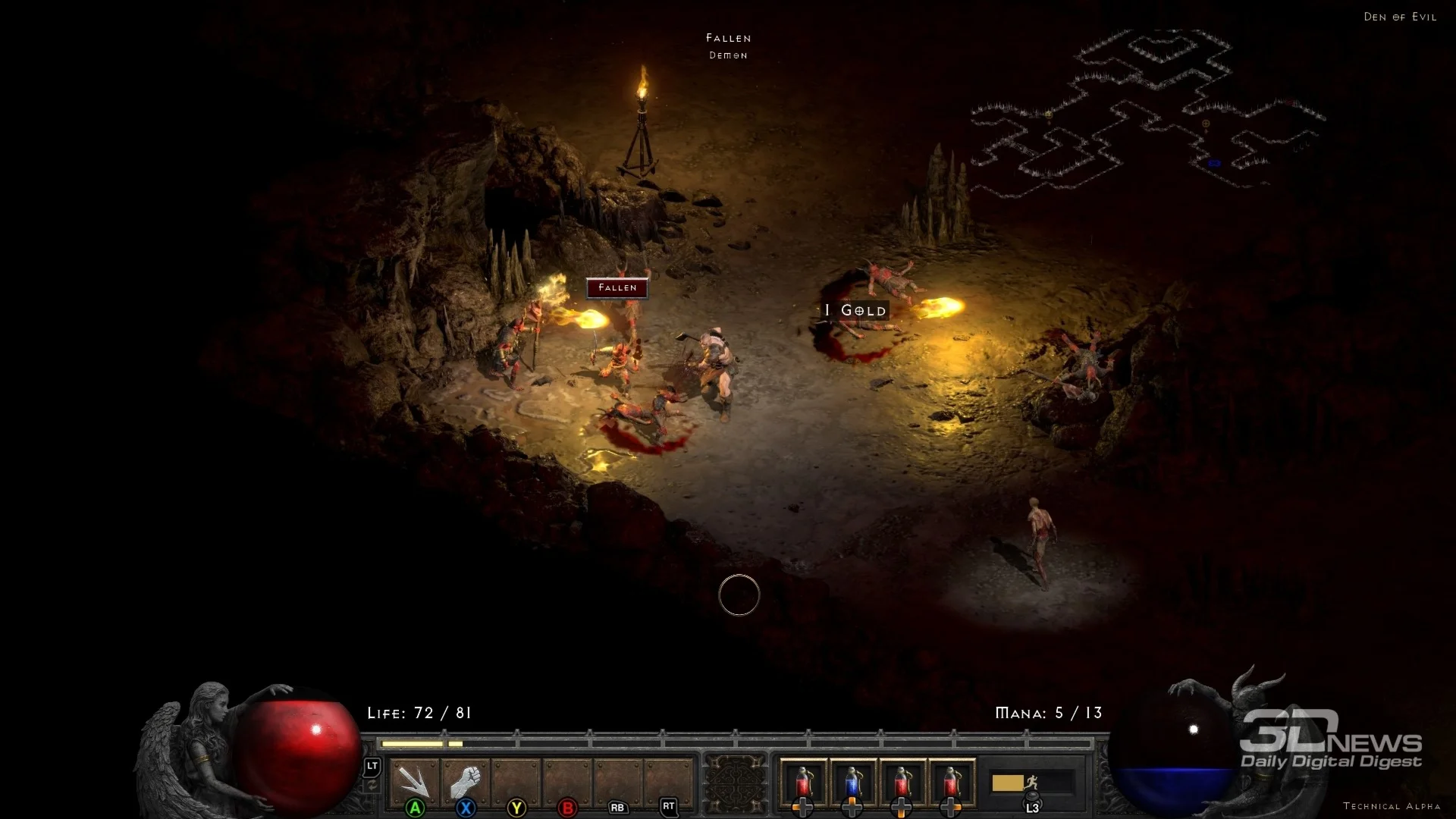Activate the fist skill icon
This screenshot has height=819, width=1456.
click(465, 783)
